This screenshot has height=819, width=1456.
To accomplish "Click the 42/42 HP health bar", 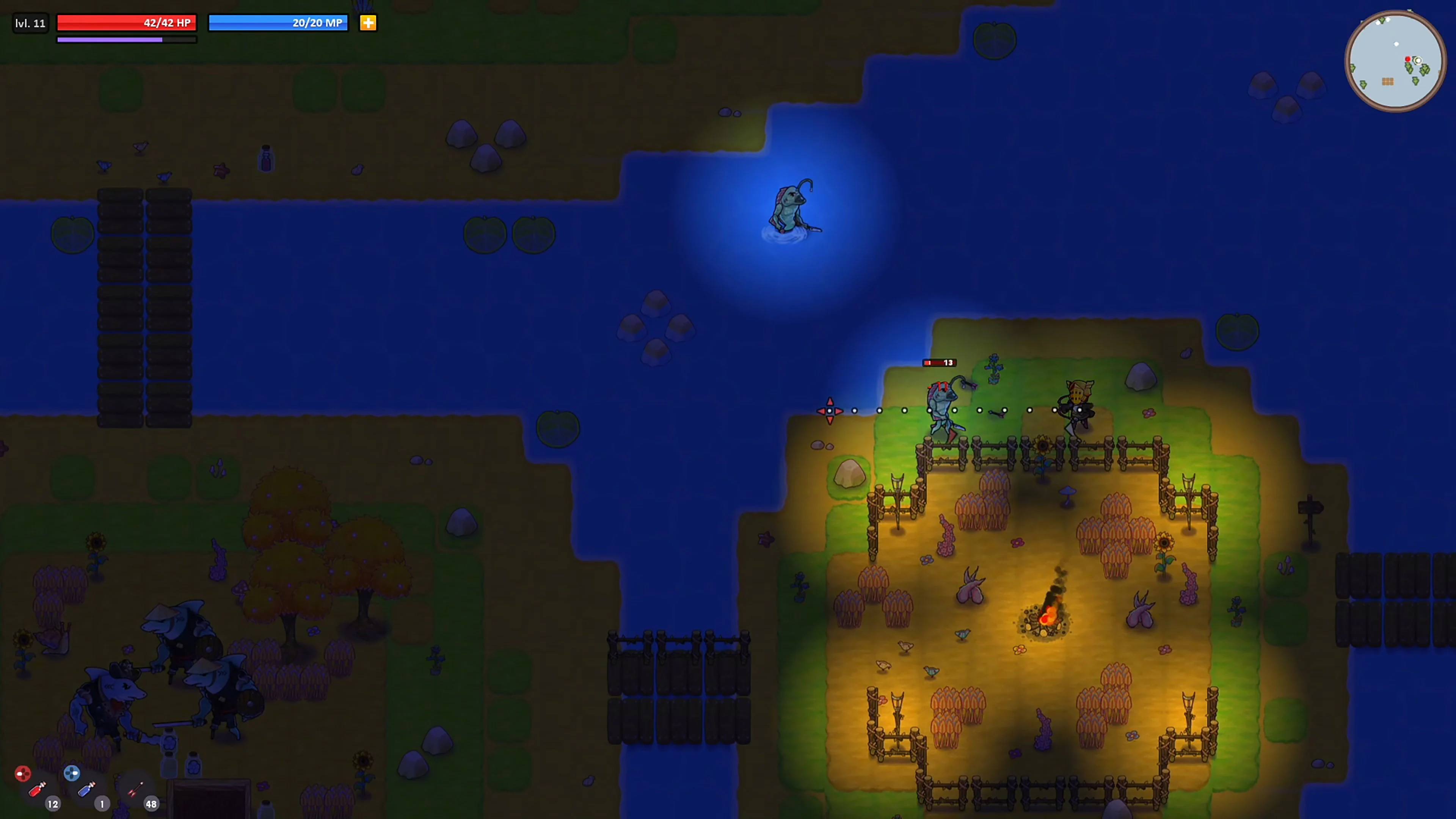I will (126, 23).
